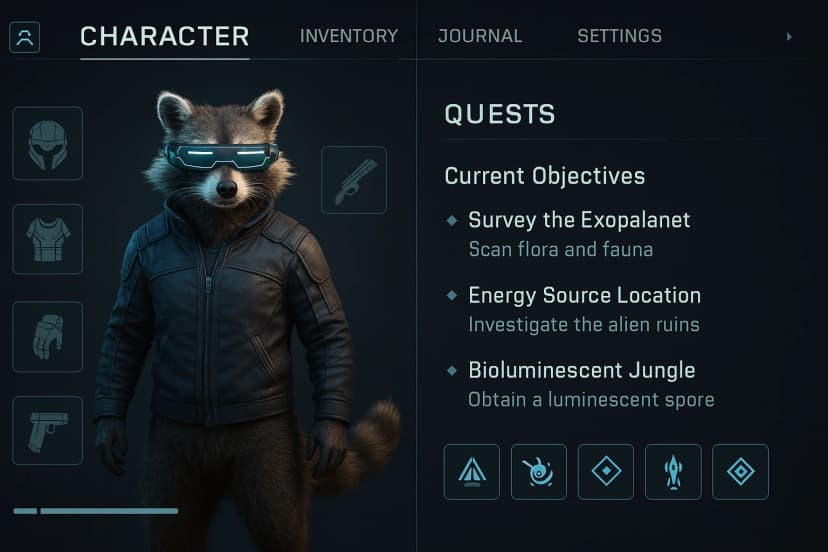Select the helmet equipment slot
Viewport: 828px width, 552px height.
[x=47, y=143]
